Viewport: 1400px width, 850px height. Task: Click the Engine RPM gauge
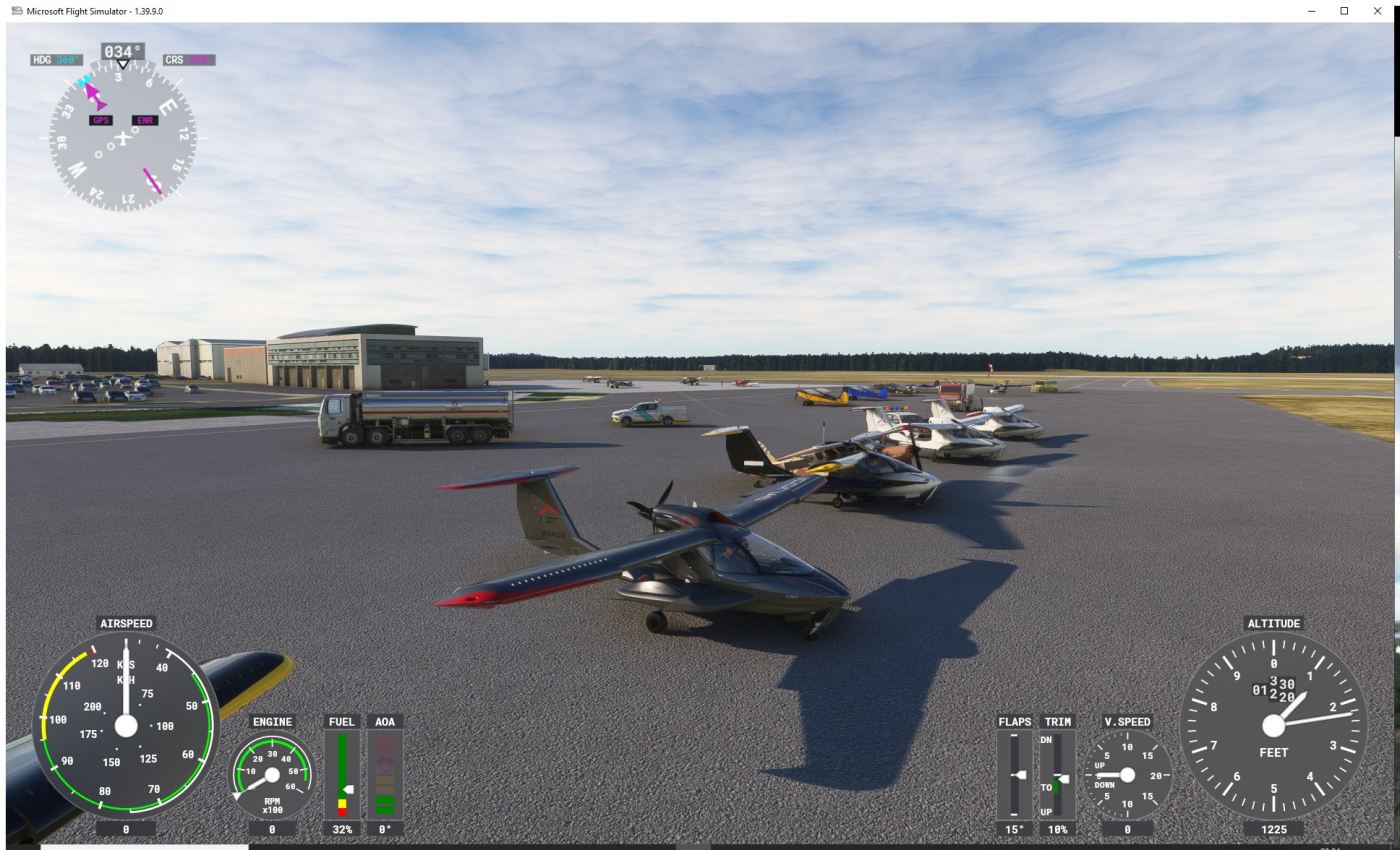272,775
